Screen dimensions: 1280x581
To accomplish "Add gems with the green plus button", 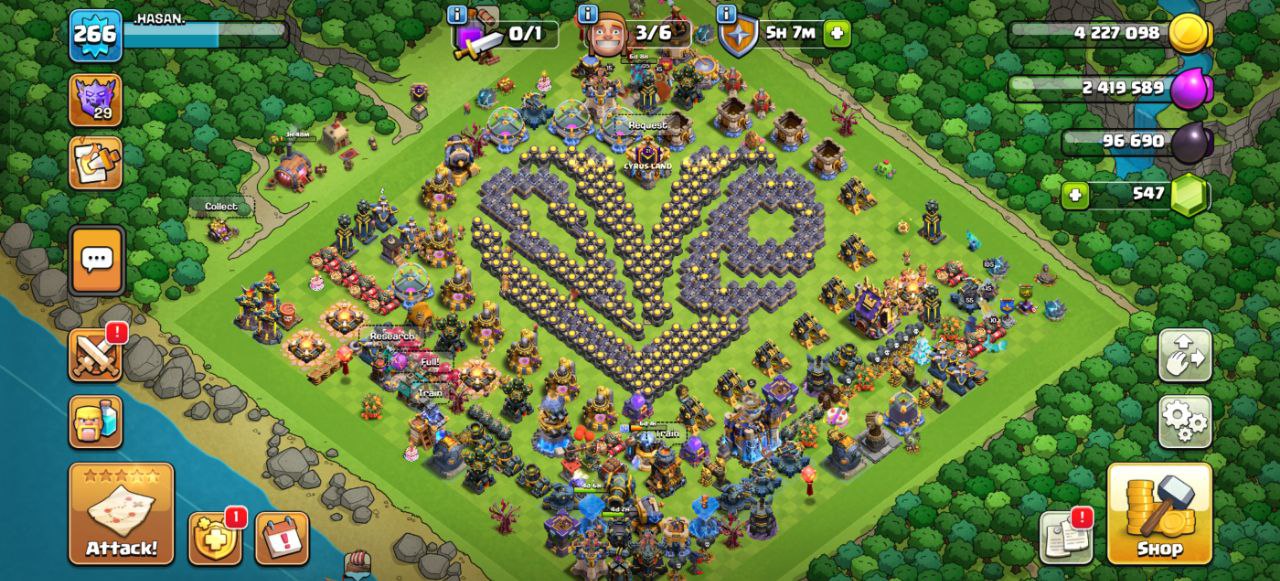I will tap(1076, 194).
